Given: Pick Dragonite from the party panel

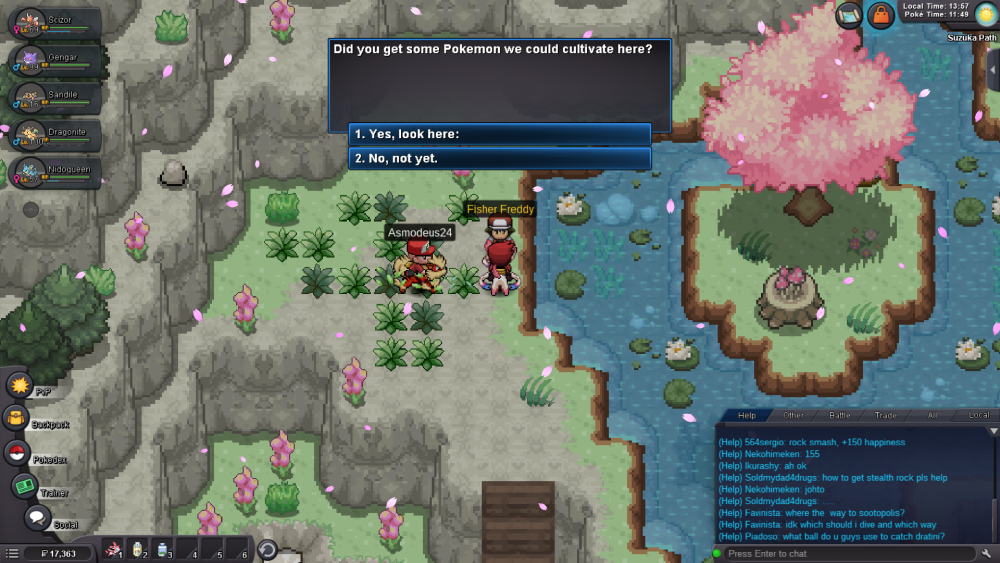Looking at the screenshot, I should coord(57,135).
